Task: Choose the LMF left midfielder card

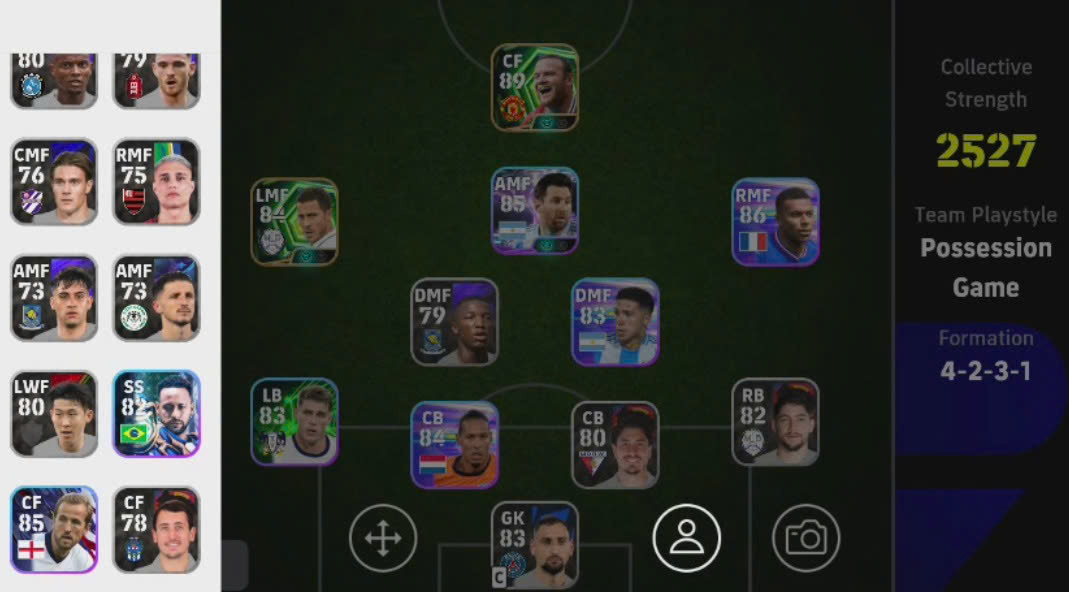Action: pyautogui.click(x=294, y=222)
